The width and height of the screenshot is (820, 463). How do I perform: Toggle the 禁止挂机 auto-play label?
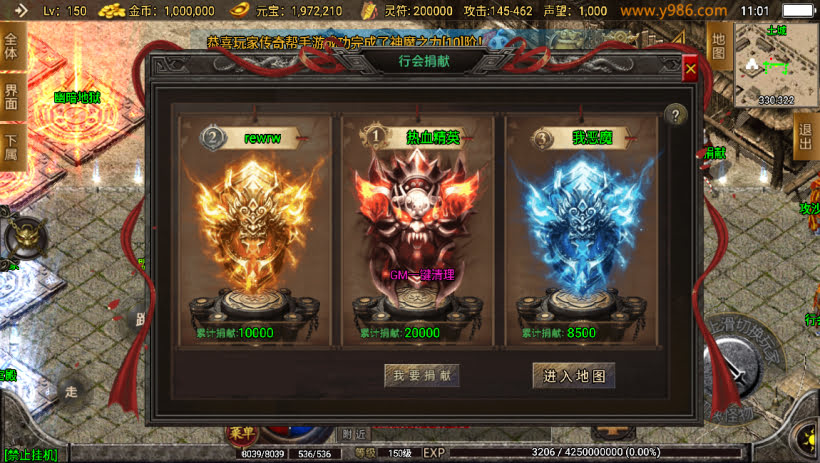click(x=30, y=455)
